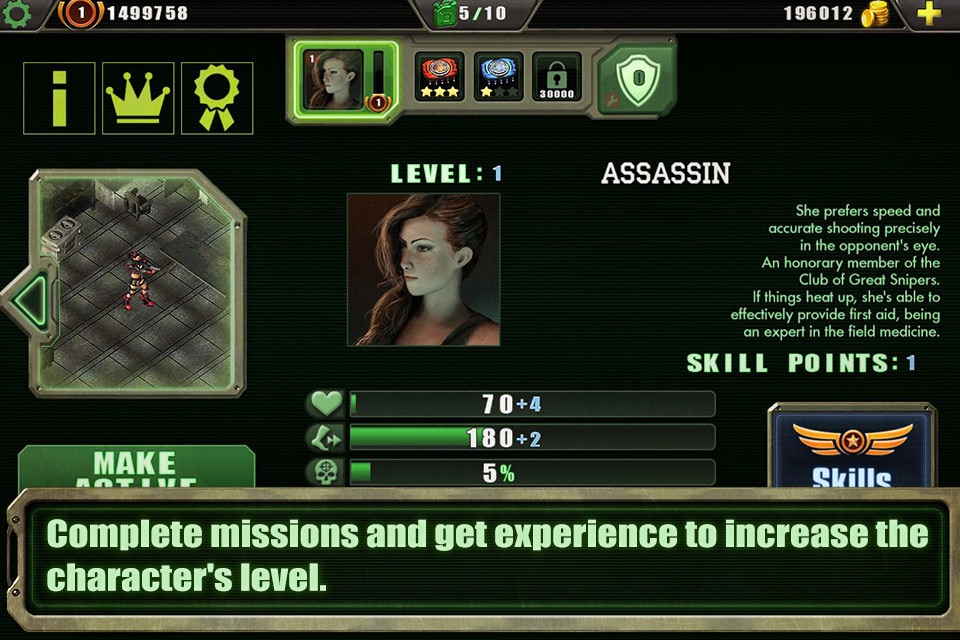Screen dimensions: 960x640
Task: Open the award ribbon achievements
Action: click(x=217, y=98)
